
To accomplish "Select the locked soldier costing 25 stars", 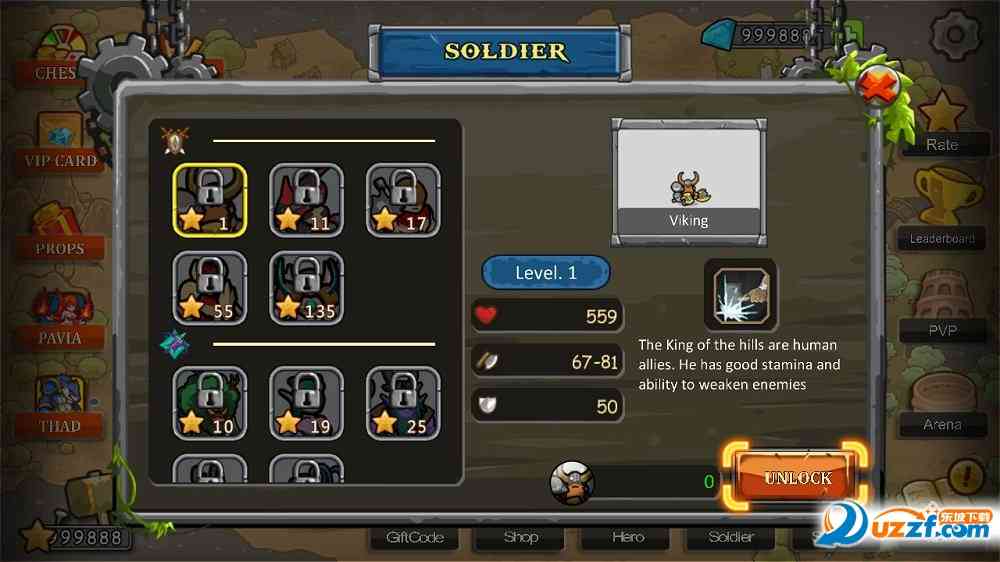I will (402, 404).
